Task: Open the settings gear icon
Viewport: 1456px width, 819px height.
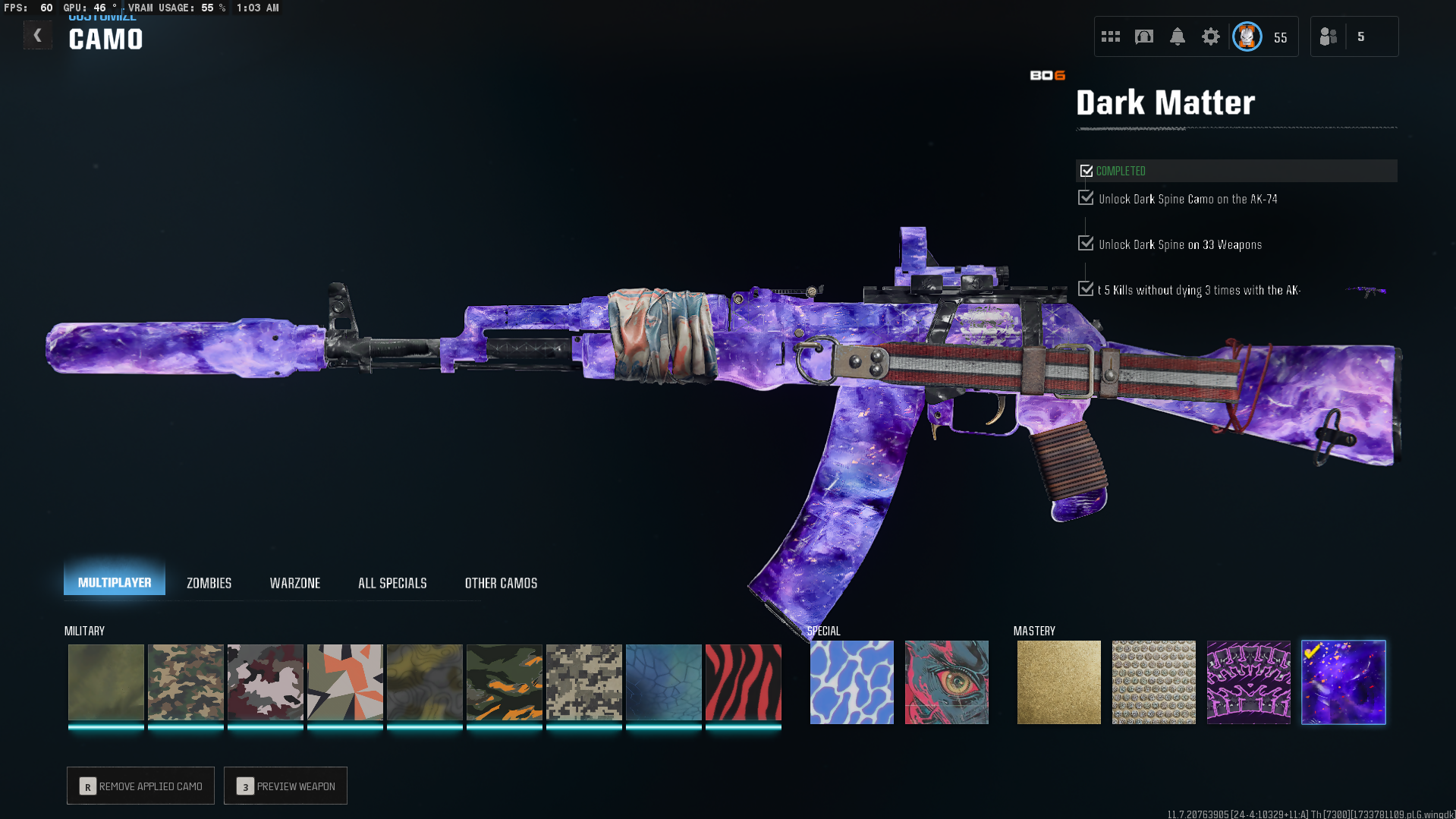Action: point(1210,36)
